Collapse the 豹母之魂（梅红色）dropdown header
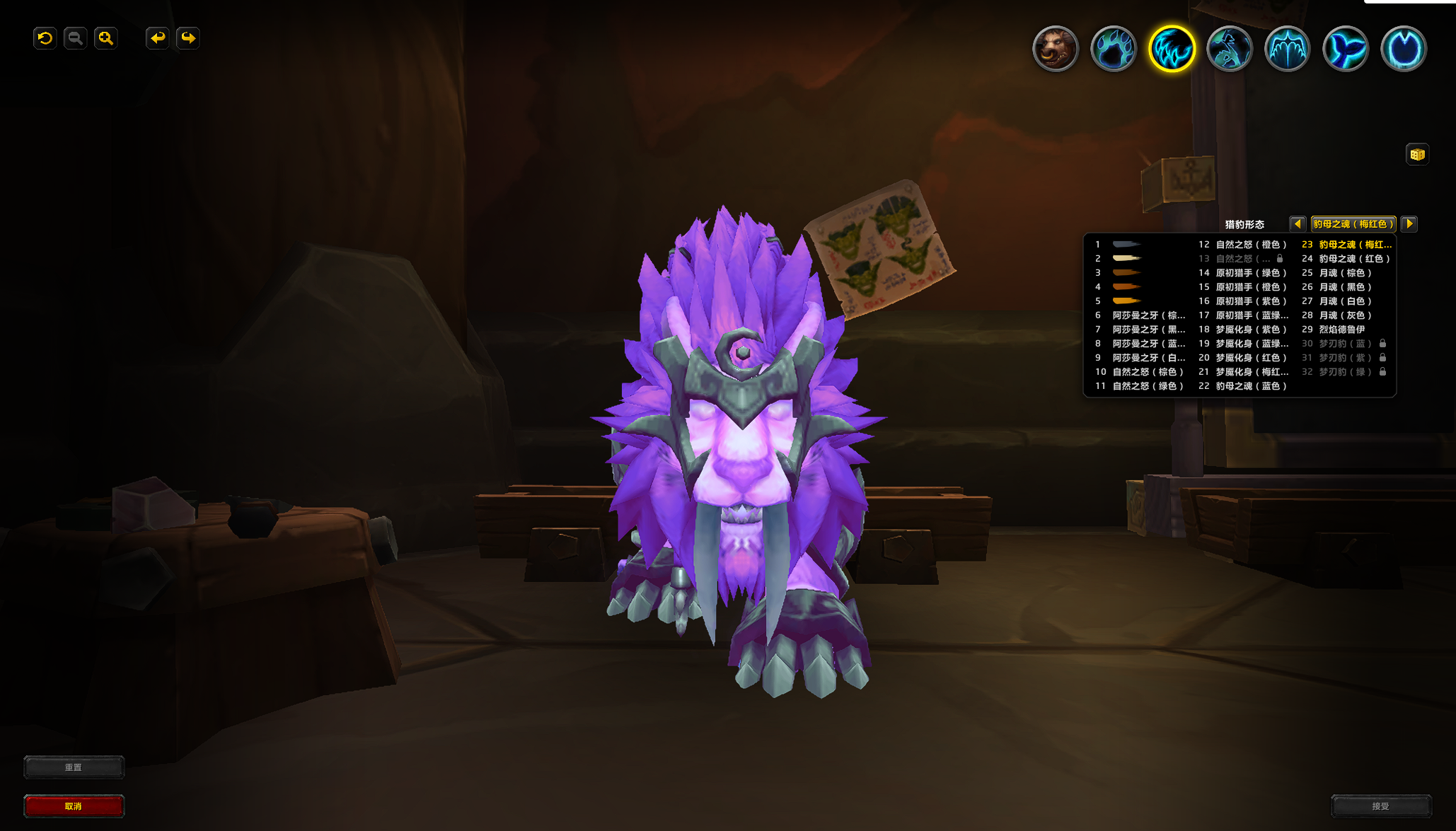1456x831 pixels. click(1353, 223)
